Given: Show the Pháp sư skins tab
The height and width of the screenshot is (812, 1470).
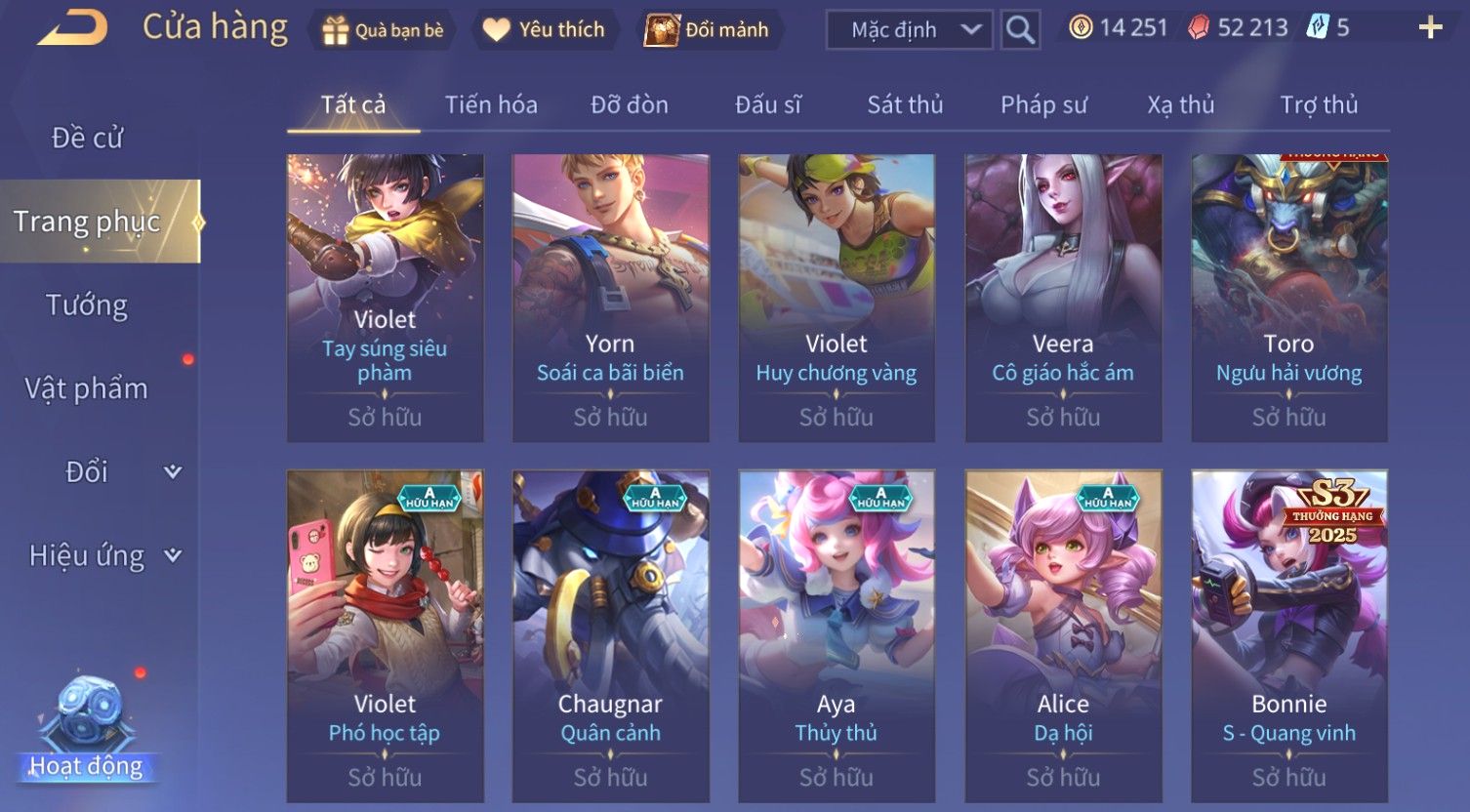Looking at the screenshot, I should pos(1043,104).
